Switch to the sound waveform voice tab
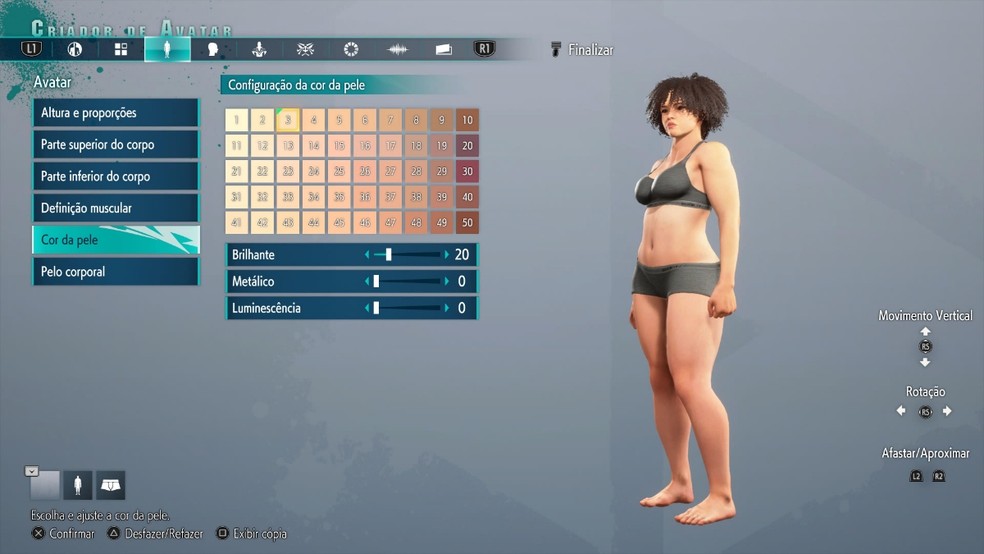This screenshot has height=554, width=984. coord(398,49)
